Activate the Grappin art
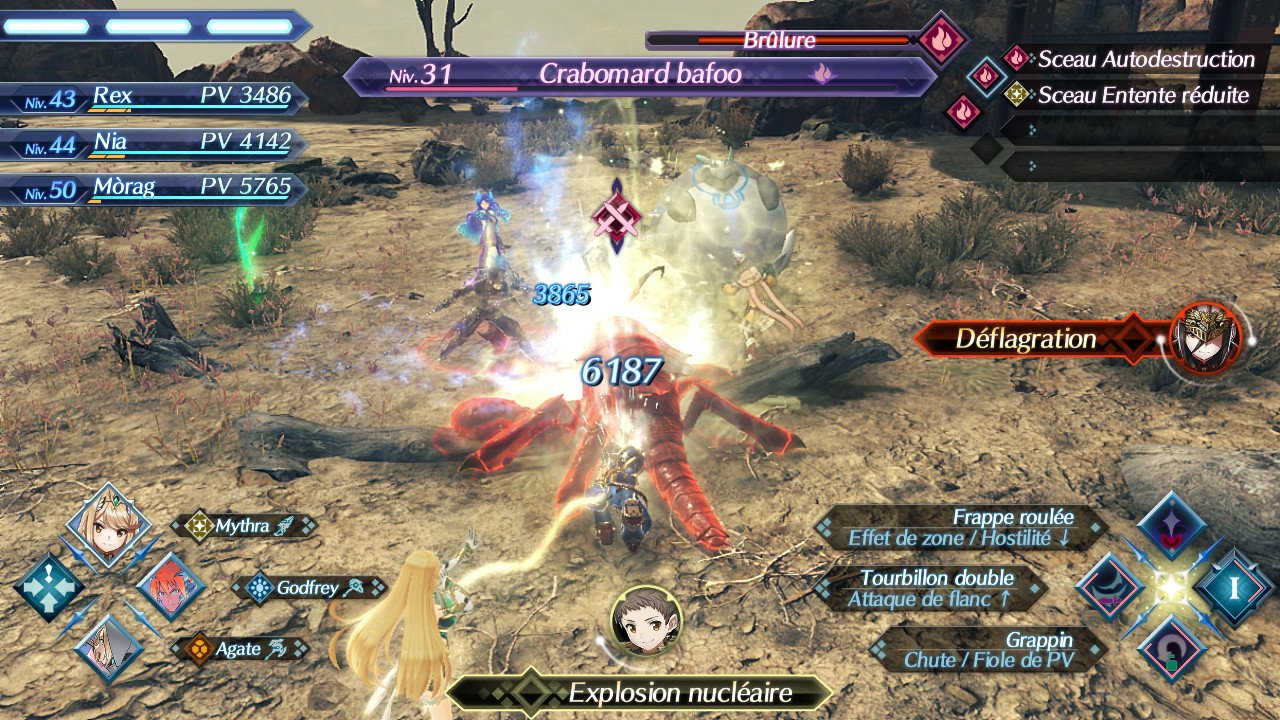1280x720 pixels. tap(988, 649)
